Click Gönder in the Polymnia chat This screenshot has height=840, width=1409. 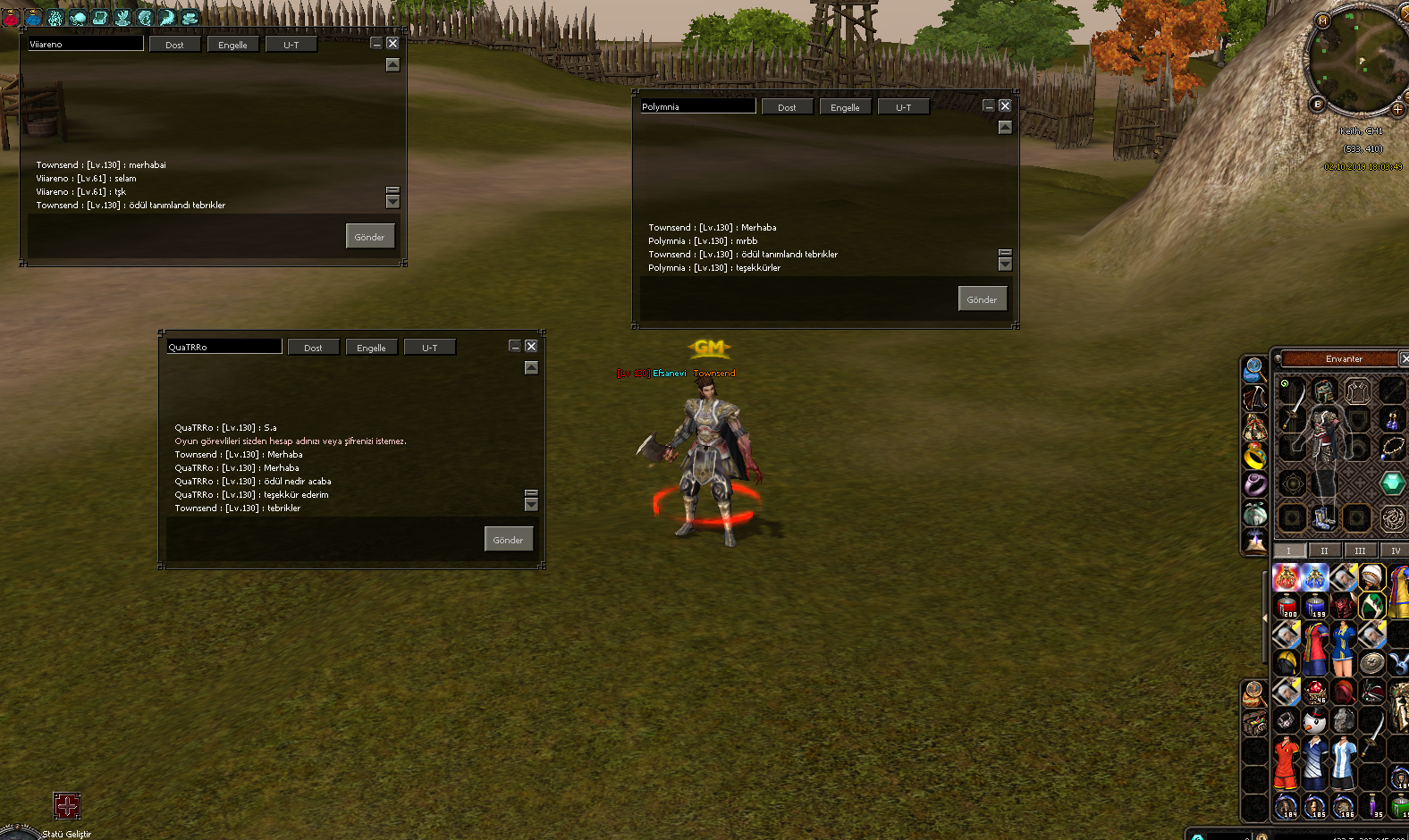pyautogui.click(x=982, y=299)
